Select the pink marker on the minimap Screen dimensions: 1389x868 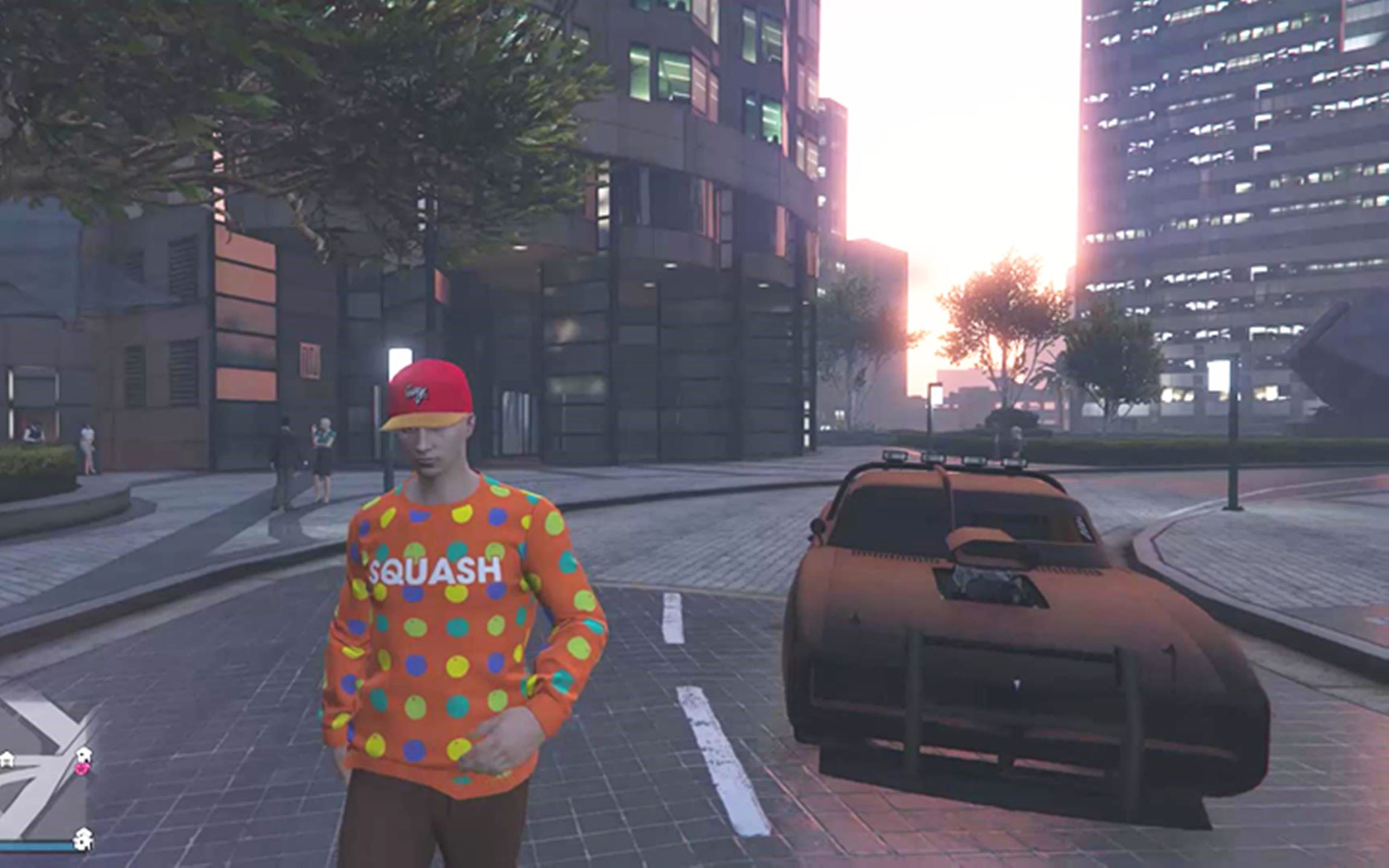click(x=83, y=769)
